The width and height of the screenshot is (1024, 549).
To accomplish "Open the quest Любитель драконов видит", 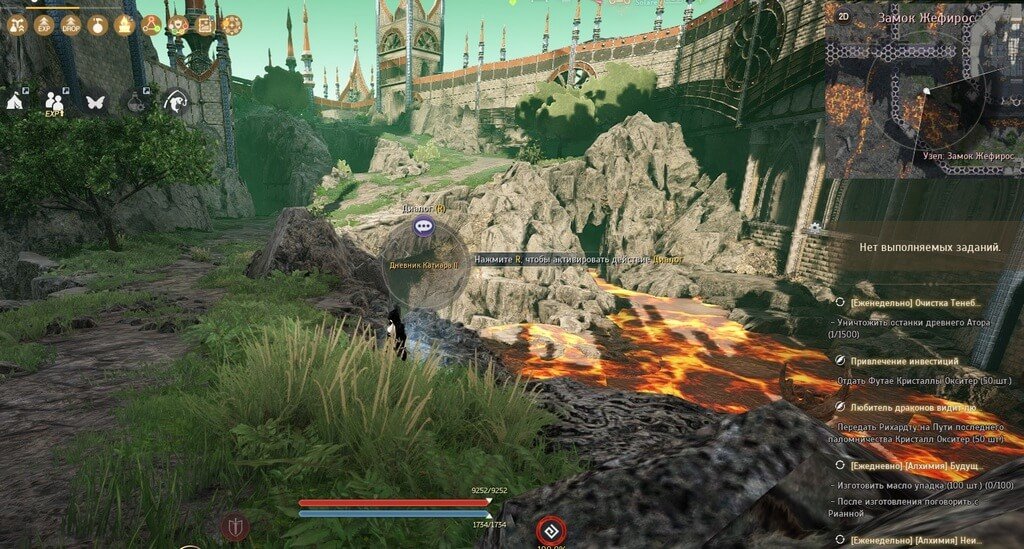I will pos(912,408).
